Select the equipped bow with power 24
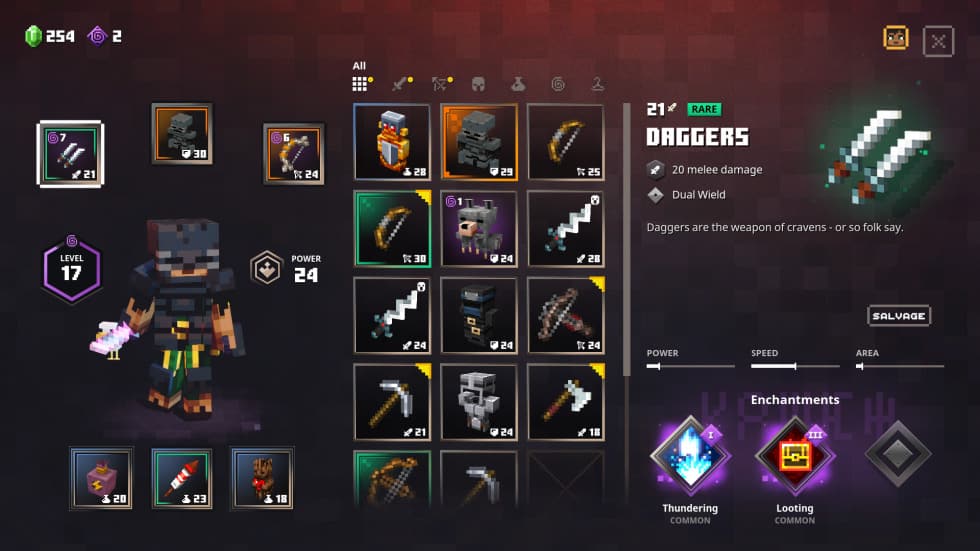Viewport: 980px width, 551px height. 294,153
